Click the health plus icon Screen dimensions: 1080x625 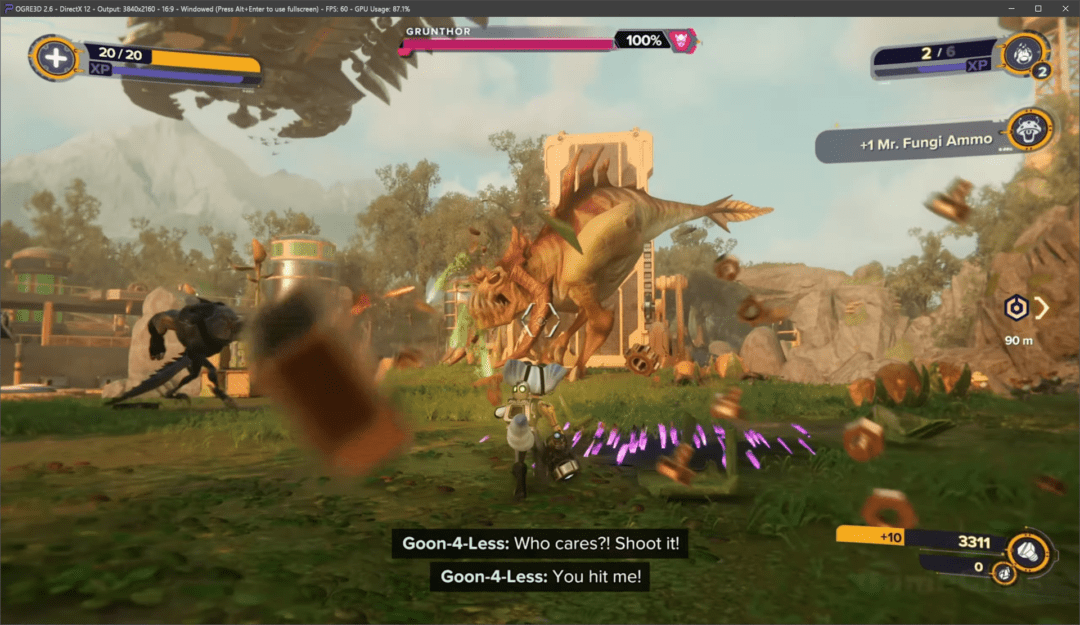point(56,58)
